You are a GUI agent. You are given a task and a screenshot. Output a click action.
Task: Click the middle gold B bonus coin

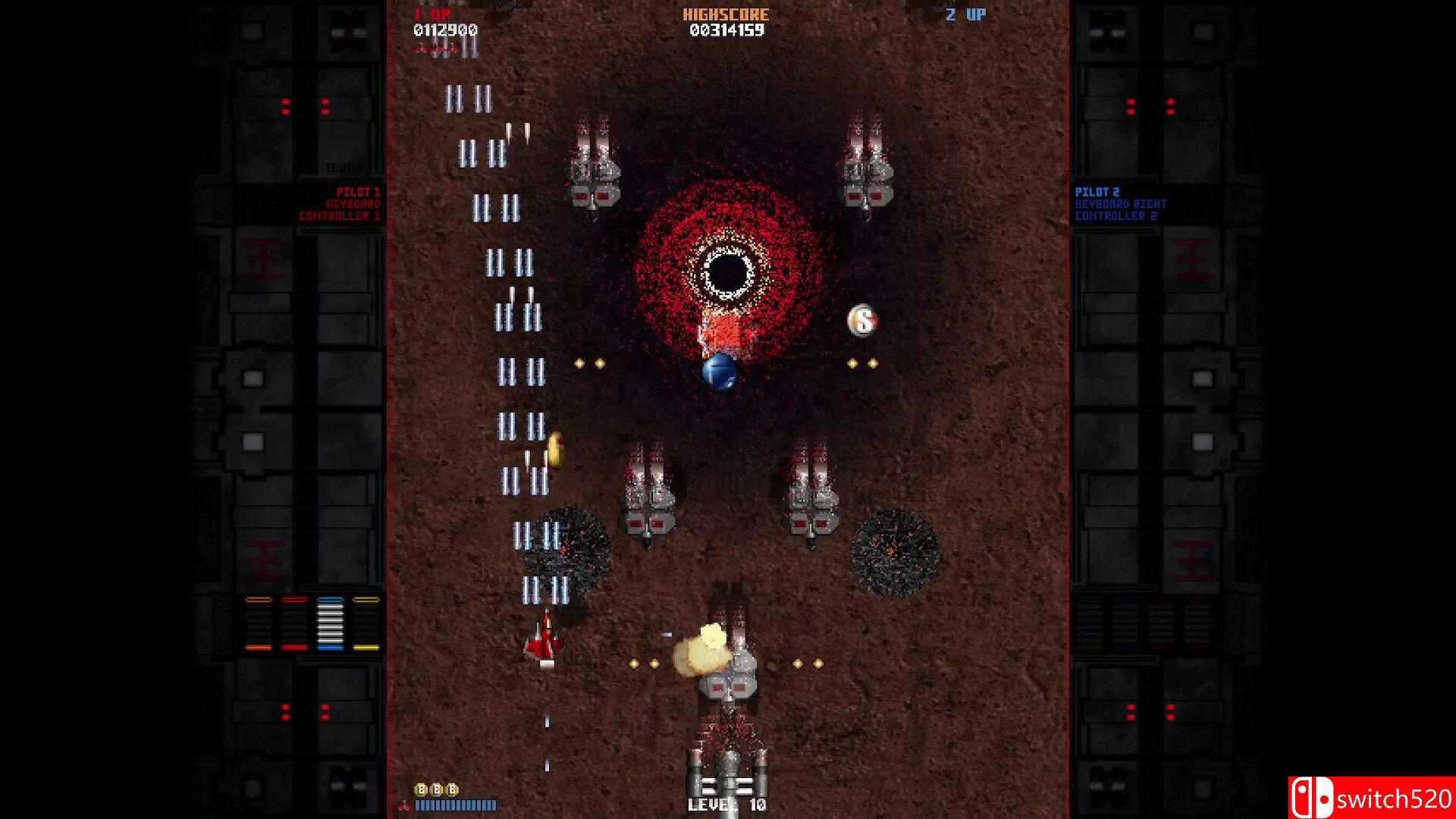point(436,789)
